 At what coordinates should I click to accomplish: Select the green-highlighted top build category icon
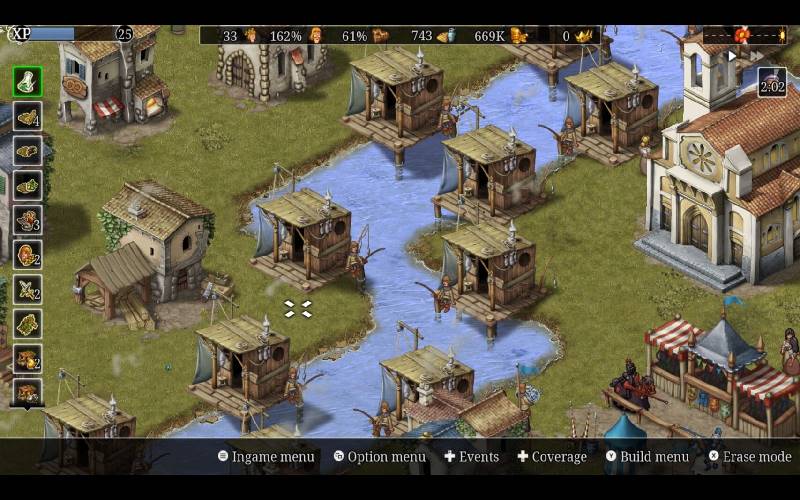27,81
